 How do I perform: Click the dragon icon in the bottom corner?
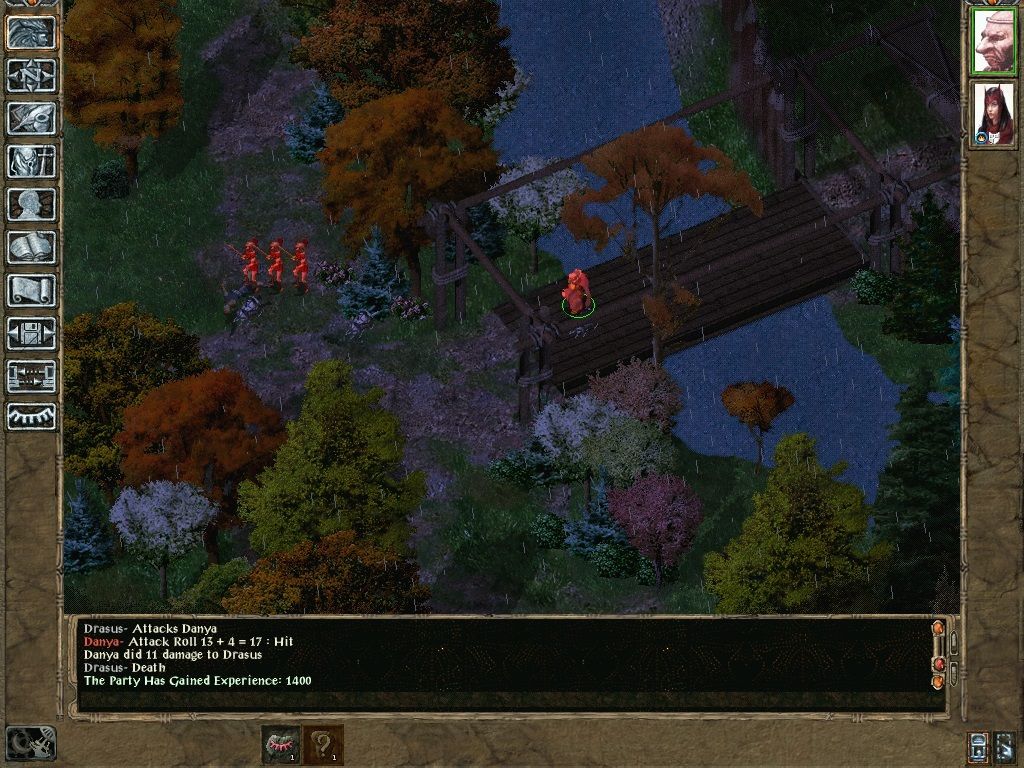pos(30,743)
